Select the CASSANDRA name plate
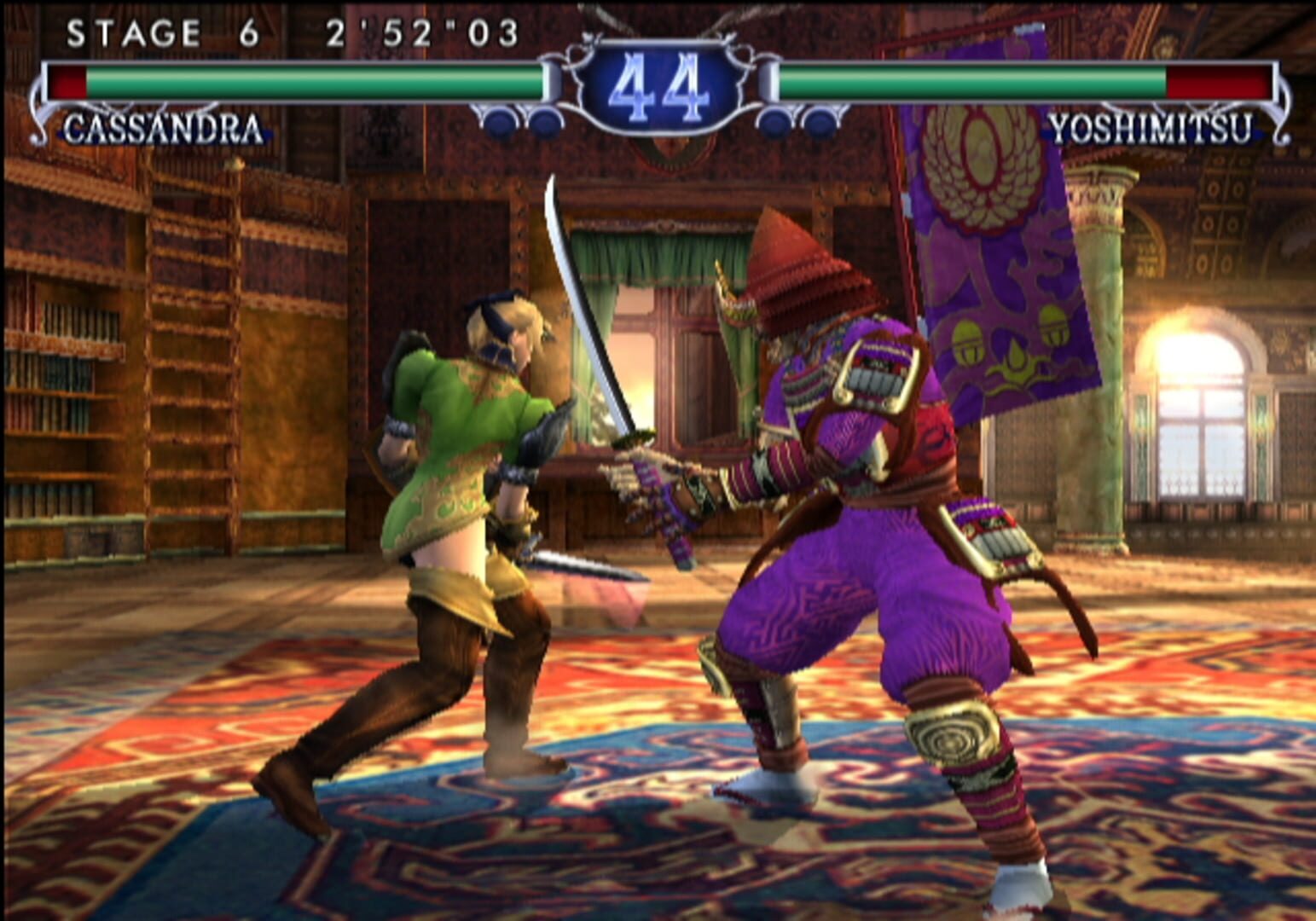This screenshot has height=921, width=1316. [x=162, y=128]
